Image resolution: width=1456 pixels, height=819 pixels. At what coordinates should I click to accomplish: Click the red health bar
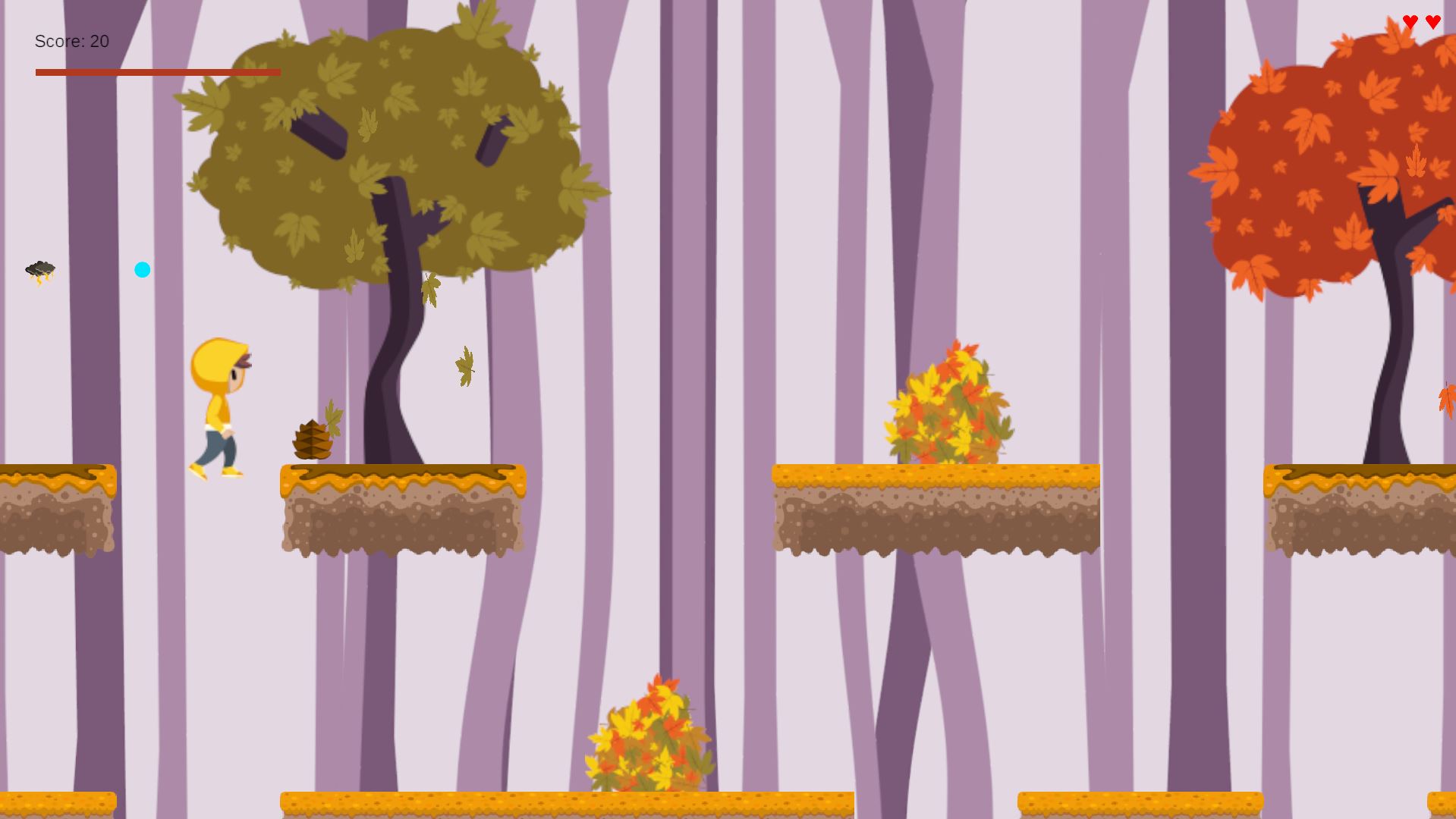point(157,72)
